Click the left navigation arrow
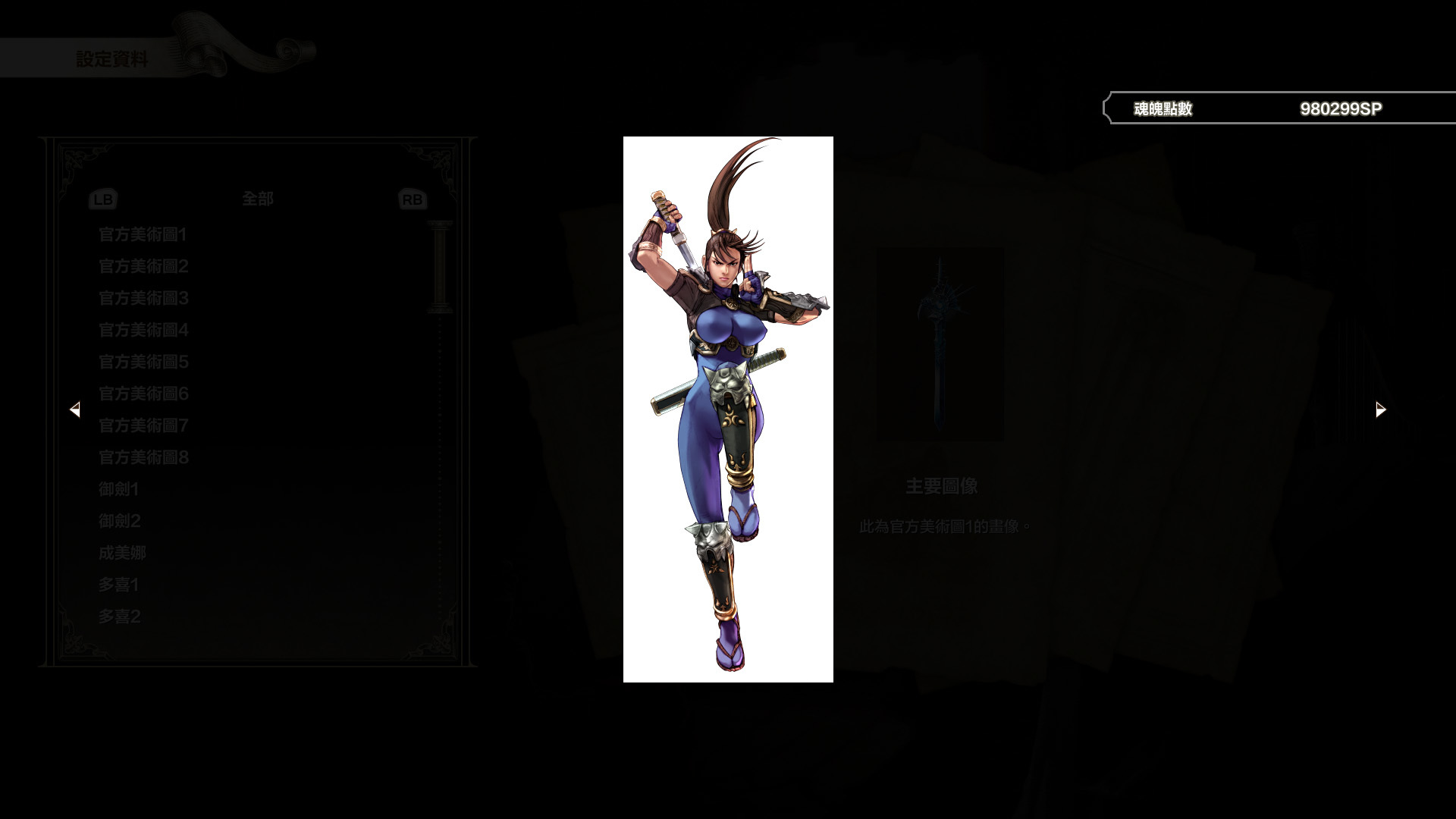 click(x=76, y=409)
